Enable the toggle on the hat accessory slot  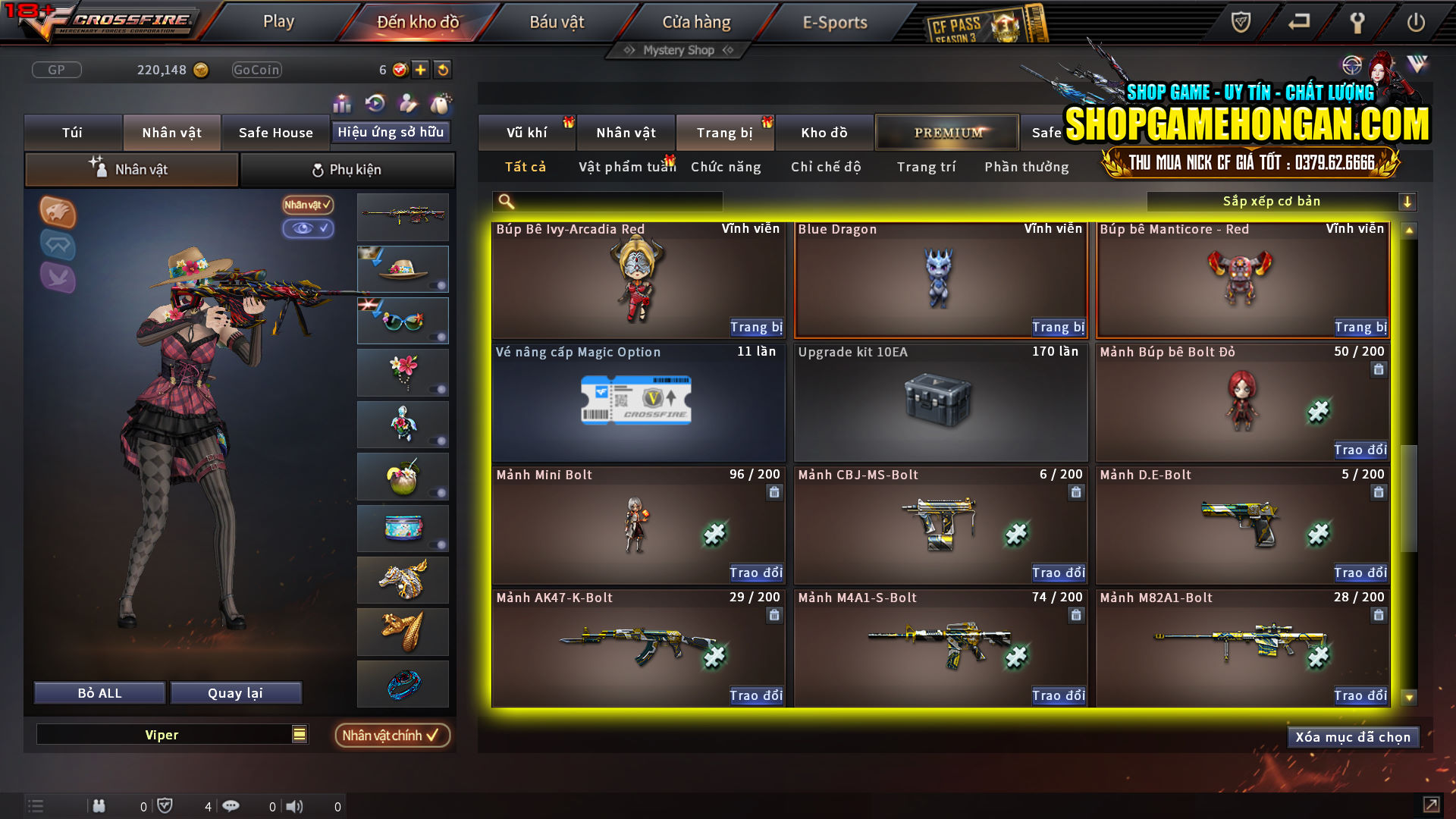tap(440, 287)
